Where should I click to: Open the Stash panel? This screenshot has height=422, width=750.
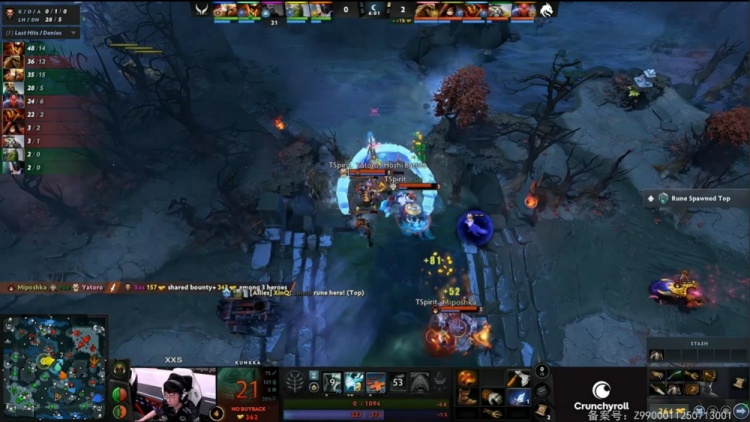click(x=698, y=344)
